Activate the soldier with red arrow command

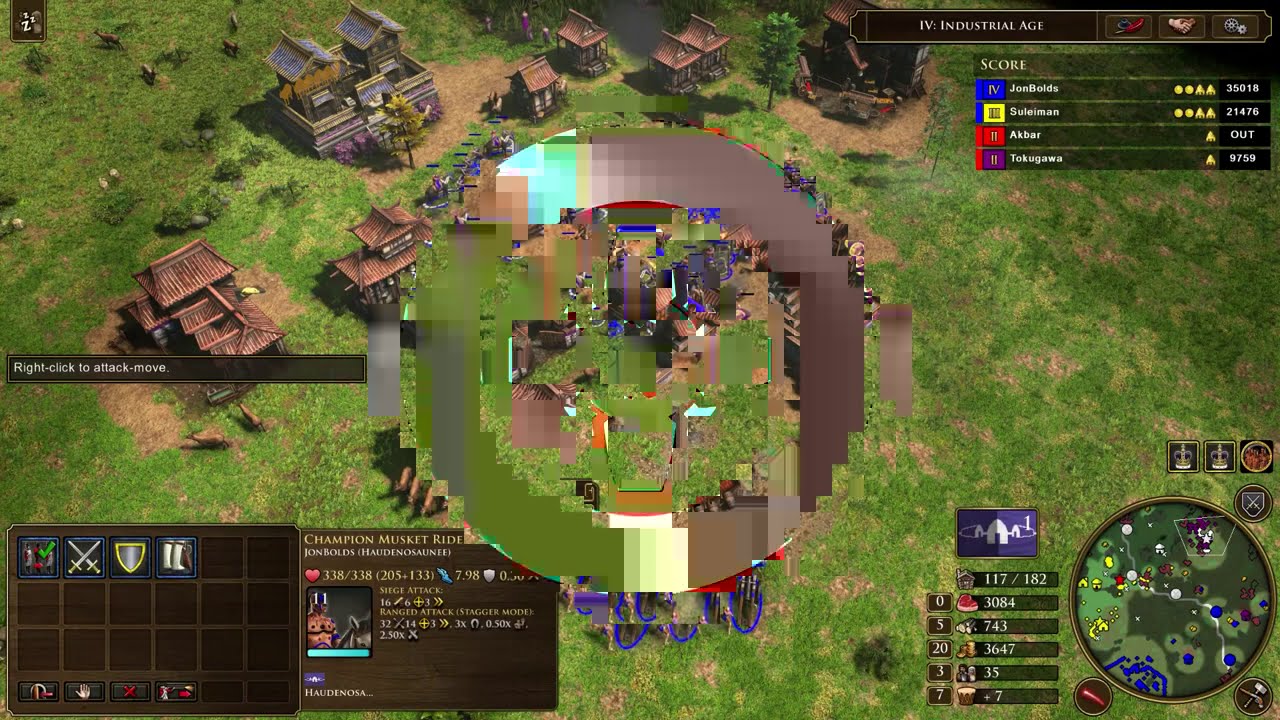176,691
